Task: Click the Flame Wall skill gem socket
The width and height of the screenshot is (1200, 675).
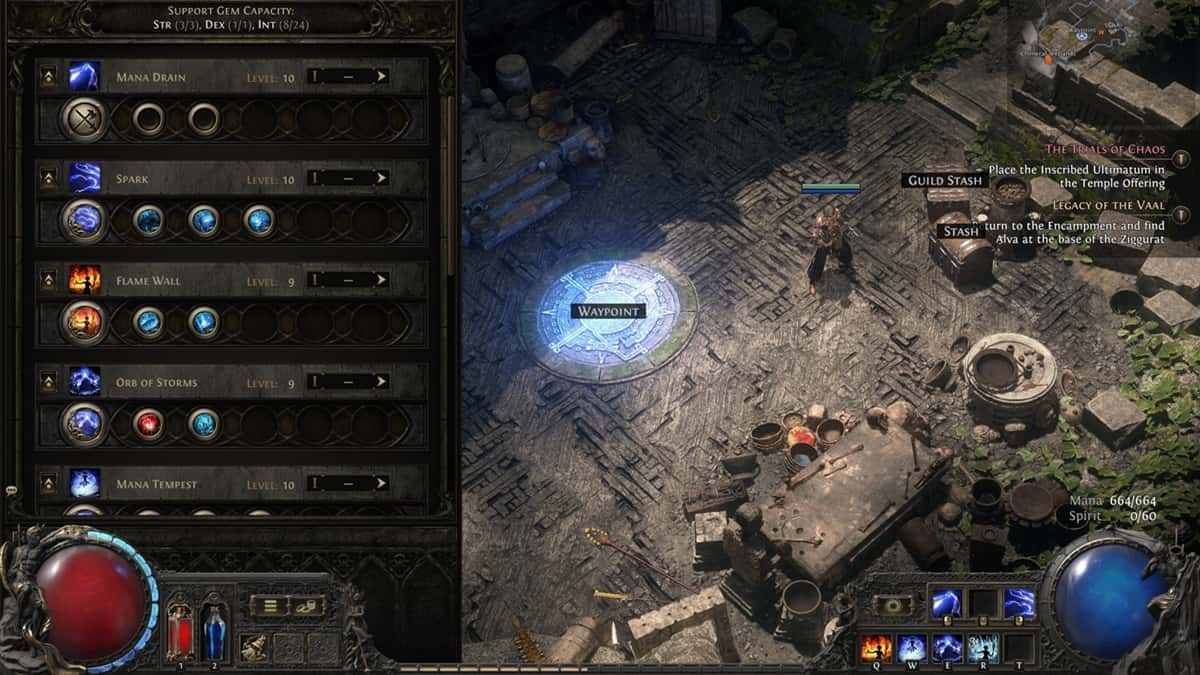Action: (84, 322)
